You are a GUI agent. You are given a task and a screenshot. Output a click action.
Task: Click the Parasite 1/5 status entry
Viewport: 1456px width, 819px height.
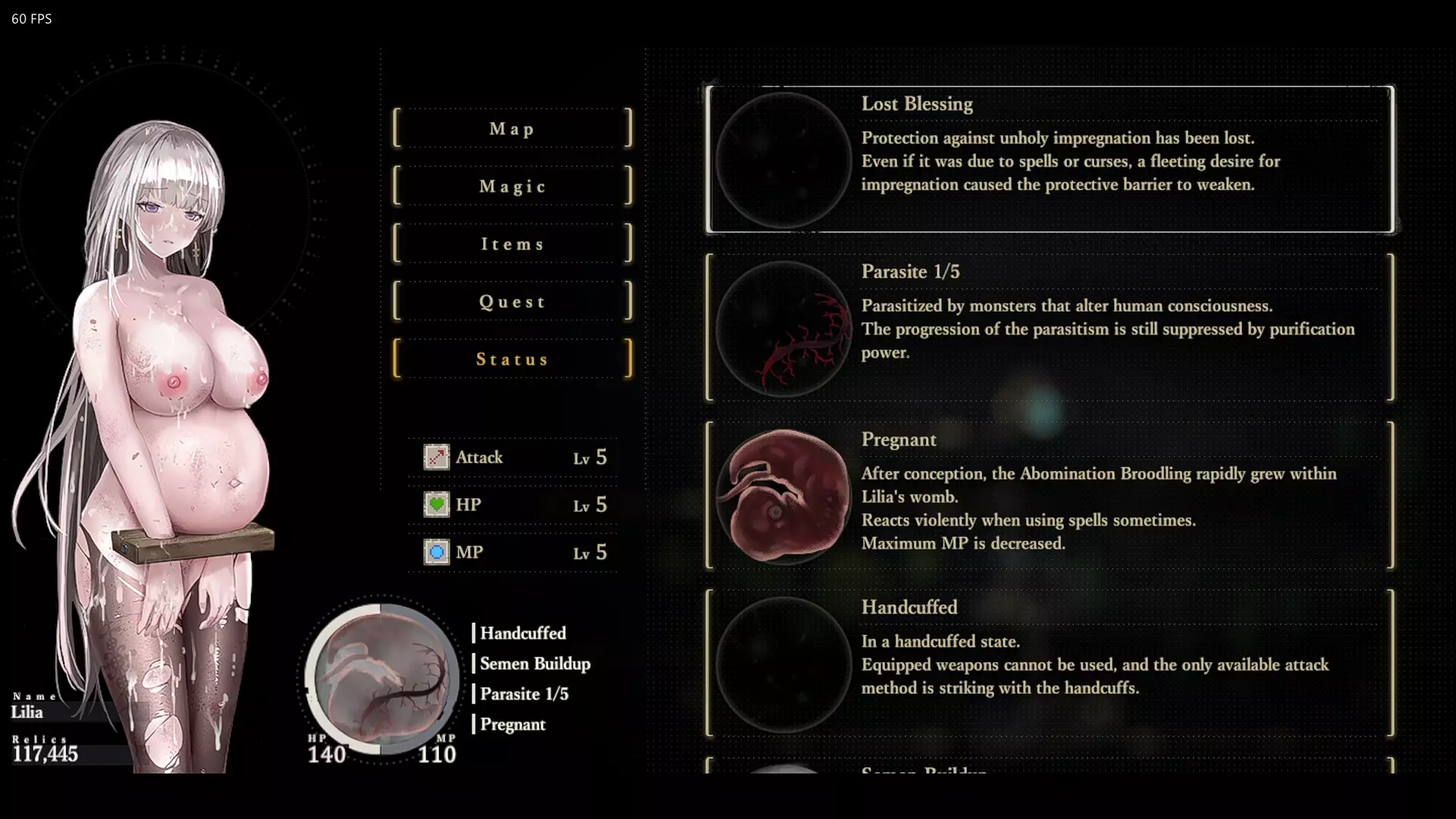coord(1050,328)
